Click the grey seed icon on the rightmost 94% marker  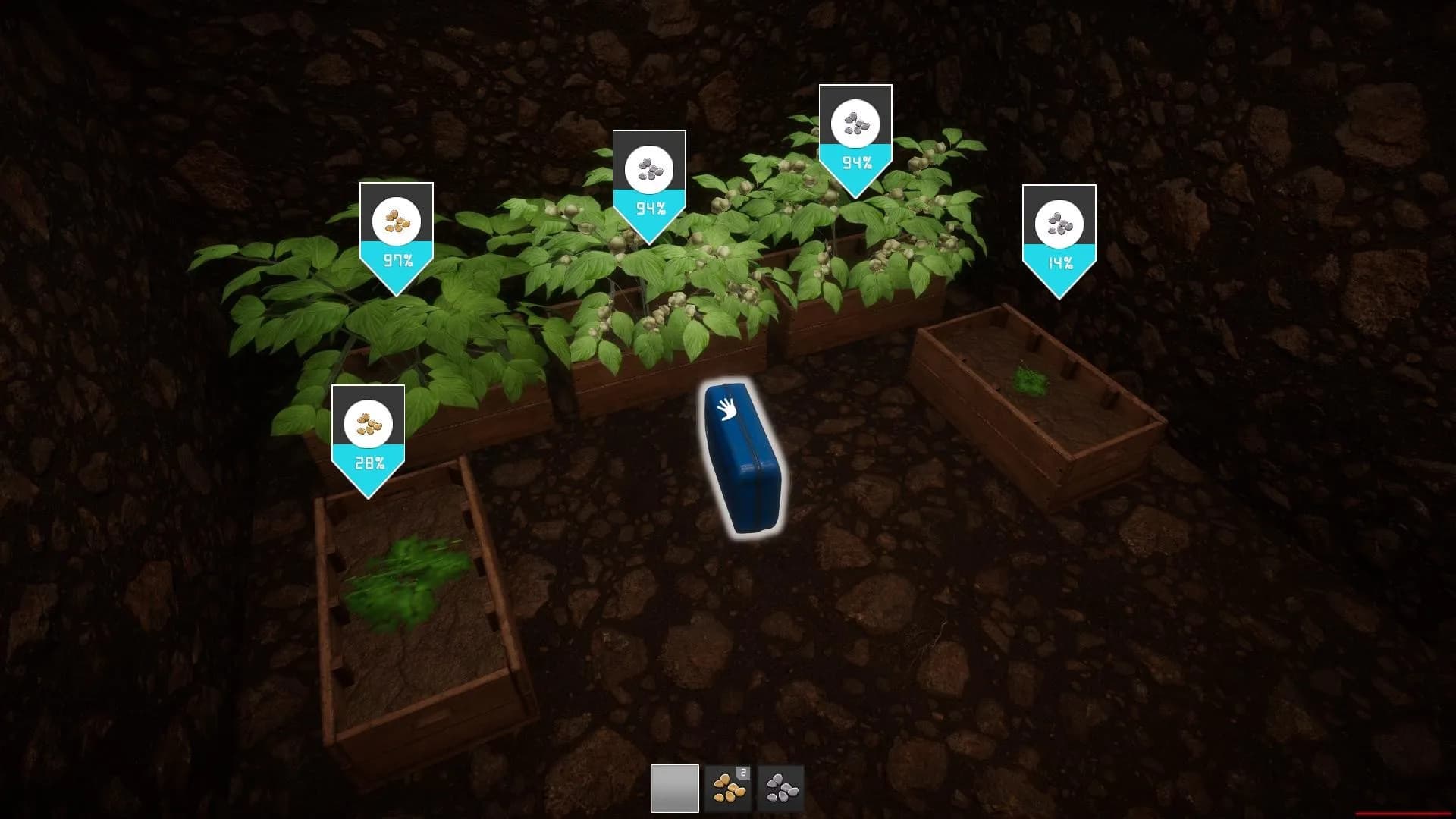click(855, 123)
